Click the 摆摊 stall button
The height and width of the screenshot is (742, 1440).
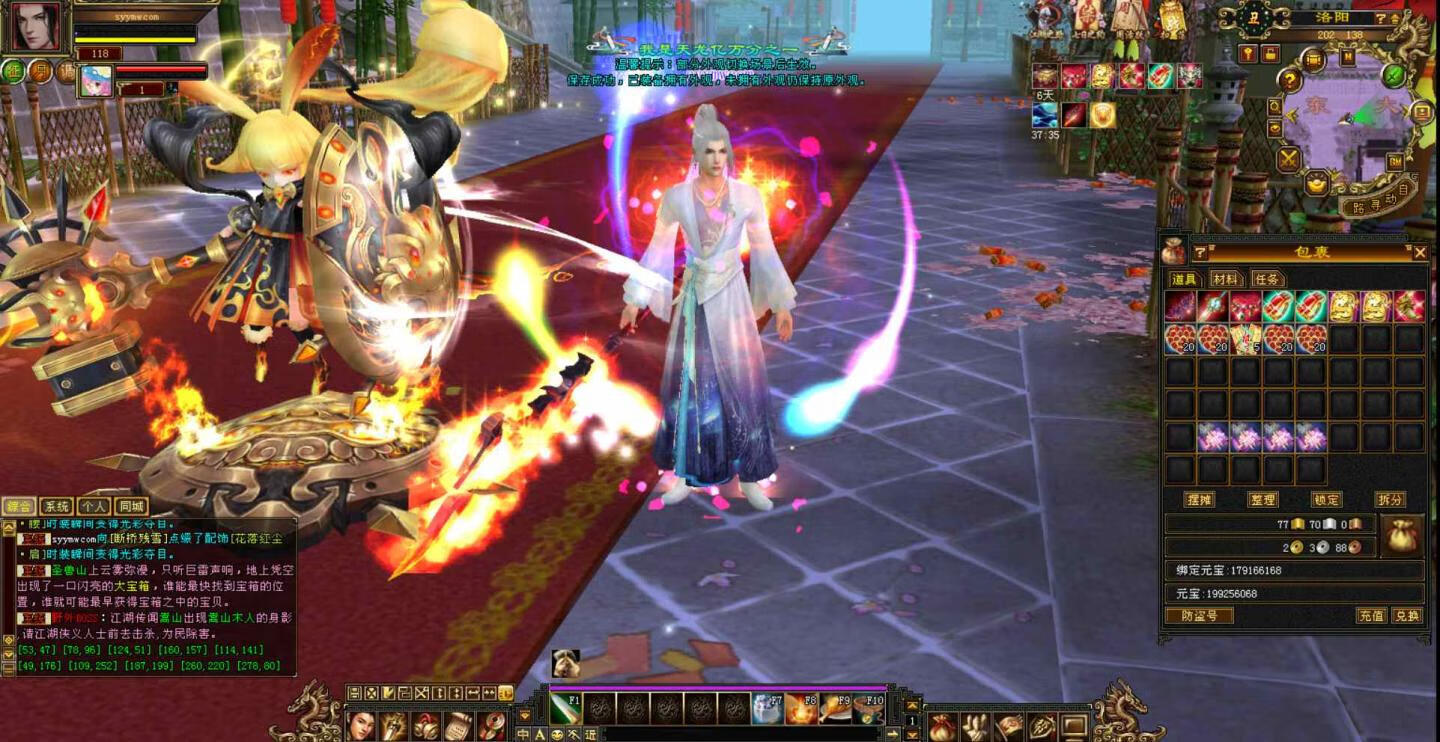tap(1199, 499)
